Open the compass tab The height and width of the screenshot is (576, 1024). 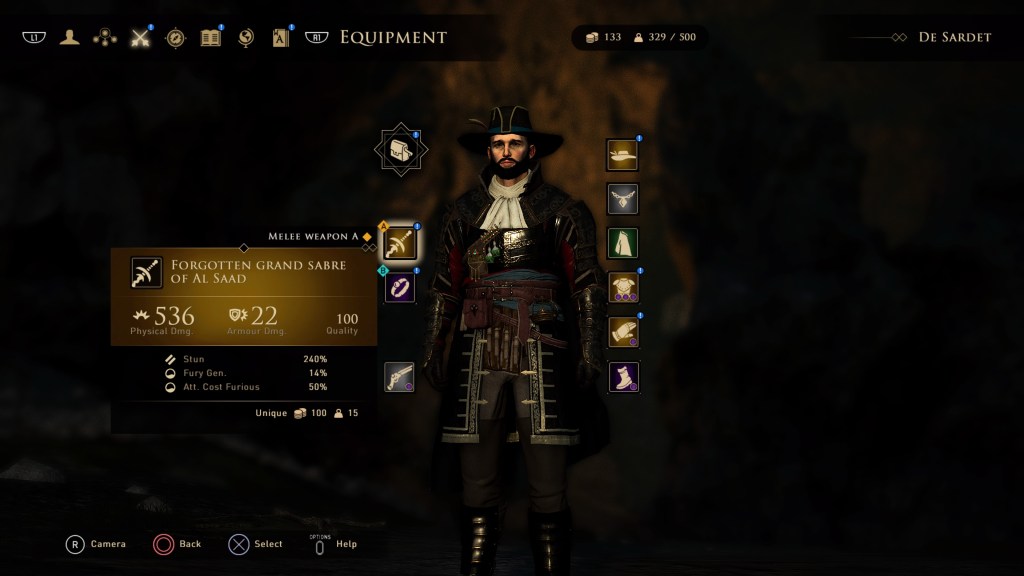click(x=175, y=38)
